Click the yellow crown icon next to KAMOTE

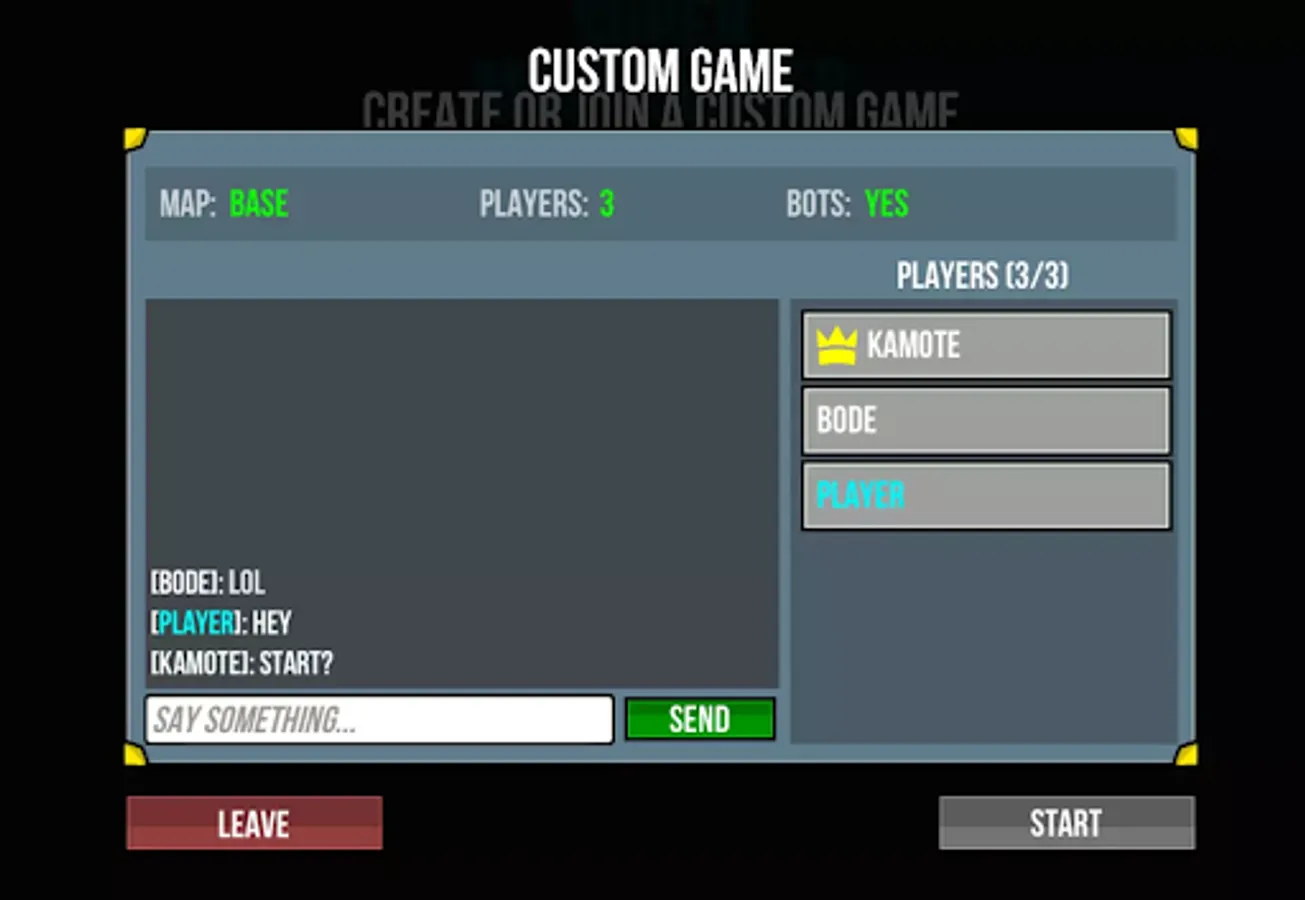pyautogui.click(x=836, y=344)
